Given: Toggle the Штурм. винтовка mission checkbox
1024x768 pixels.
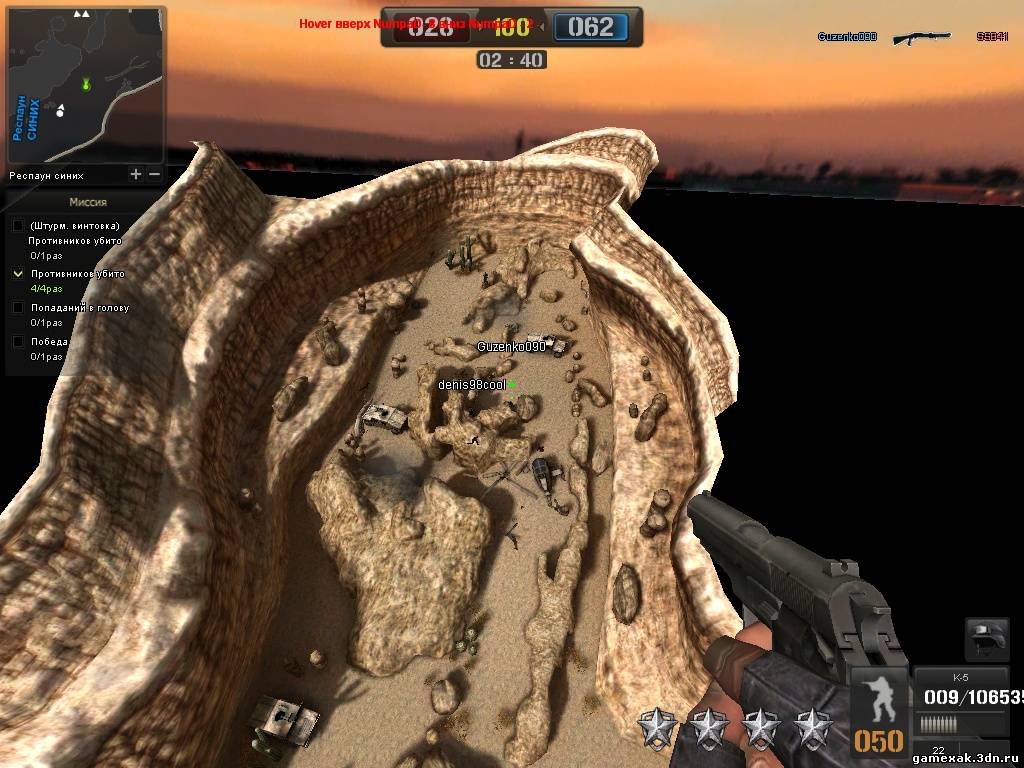Looking at the screenshot, I should pos(18,226).
